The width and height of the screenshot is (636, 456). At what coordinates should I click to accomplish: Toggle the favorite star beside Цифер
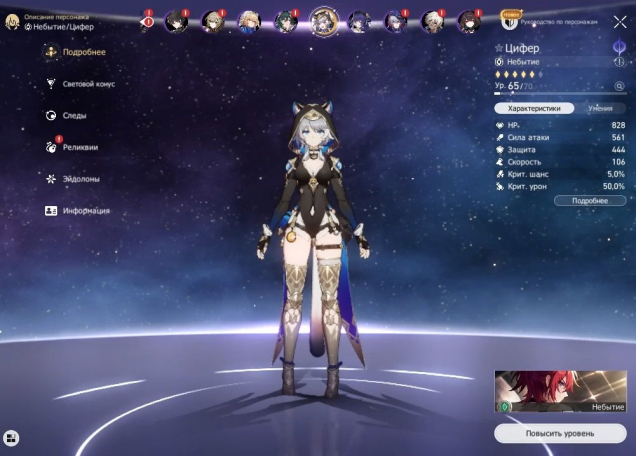coord(499,48)
